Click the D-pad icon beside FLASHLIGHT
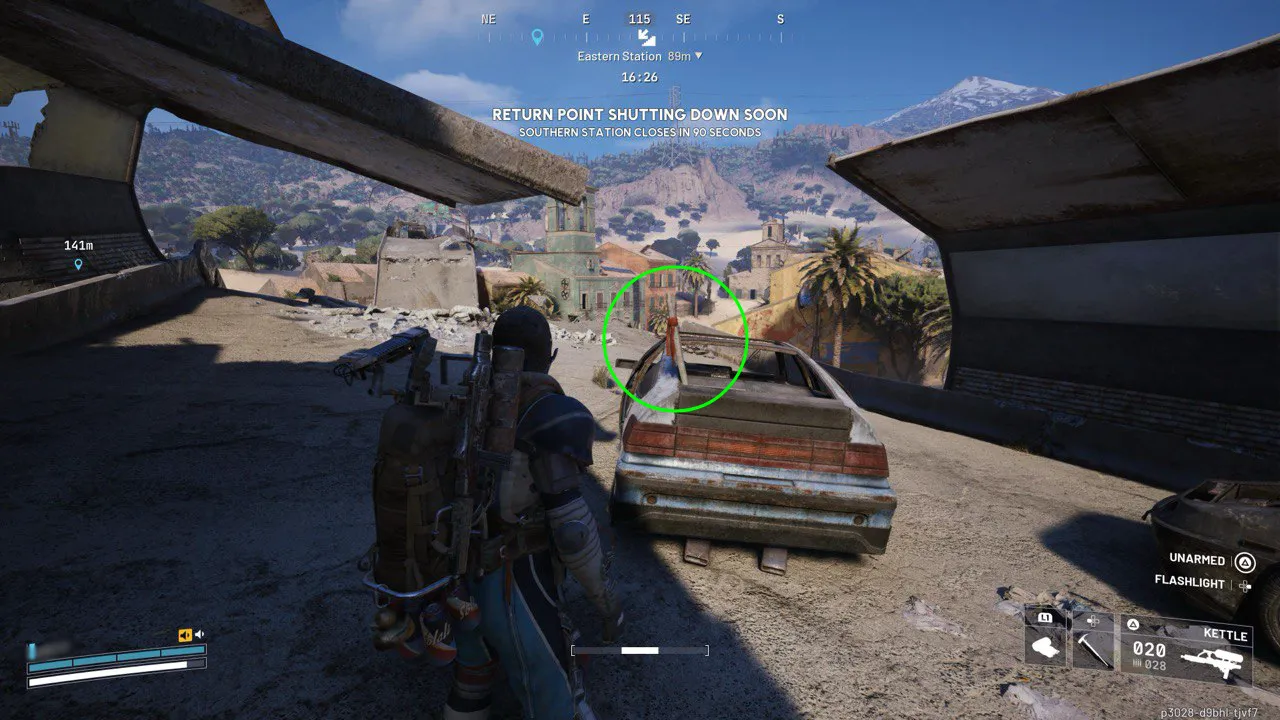This screenshot has height=720, width=1280. click(1245, 585)
